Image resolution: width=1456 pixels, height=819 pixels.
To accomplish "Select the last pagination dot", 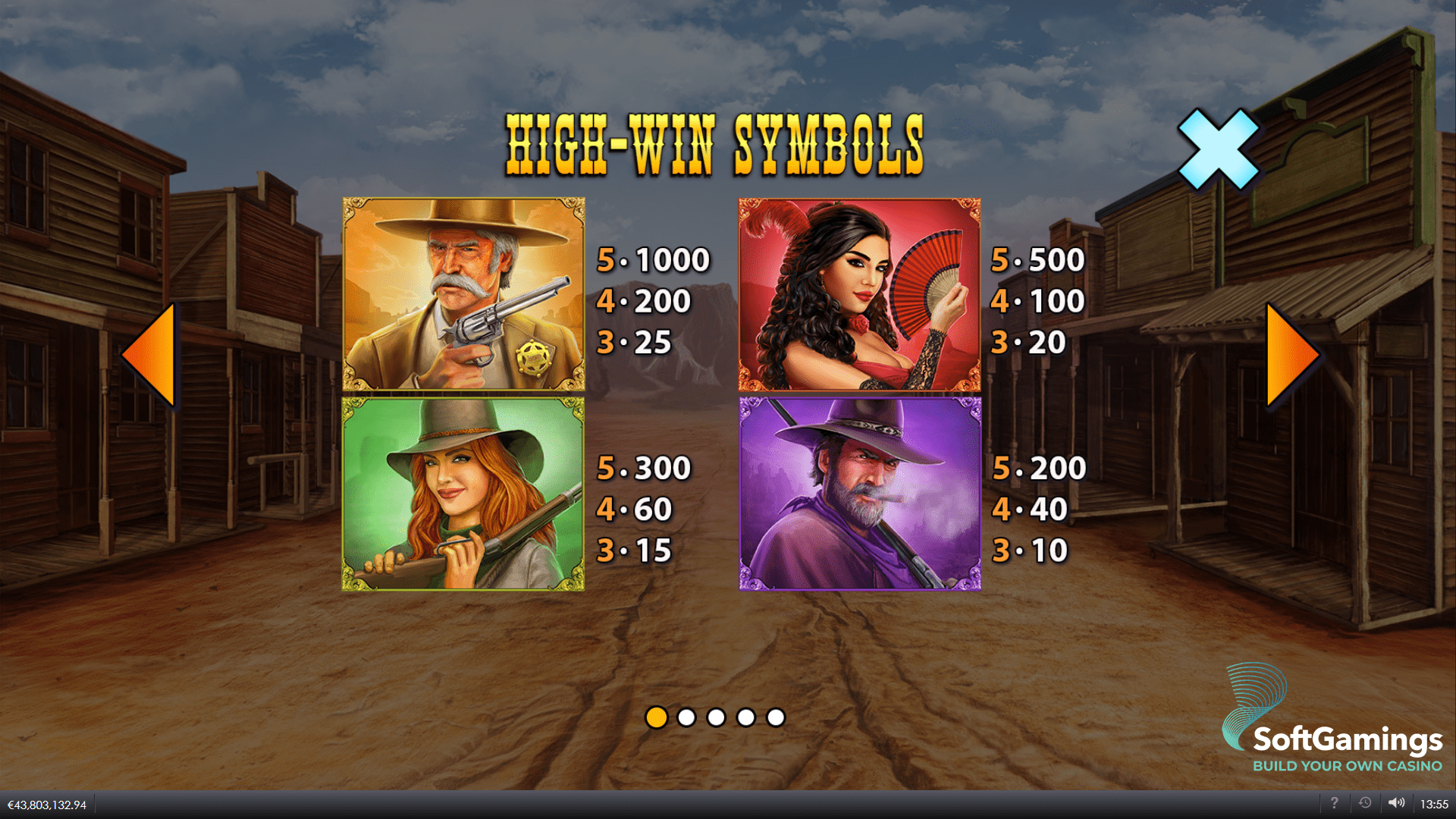I will [777, 716].
